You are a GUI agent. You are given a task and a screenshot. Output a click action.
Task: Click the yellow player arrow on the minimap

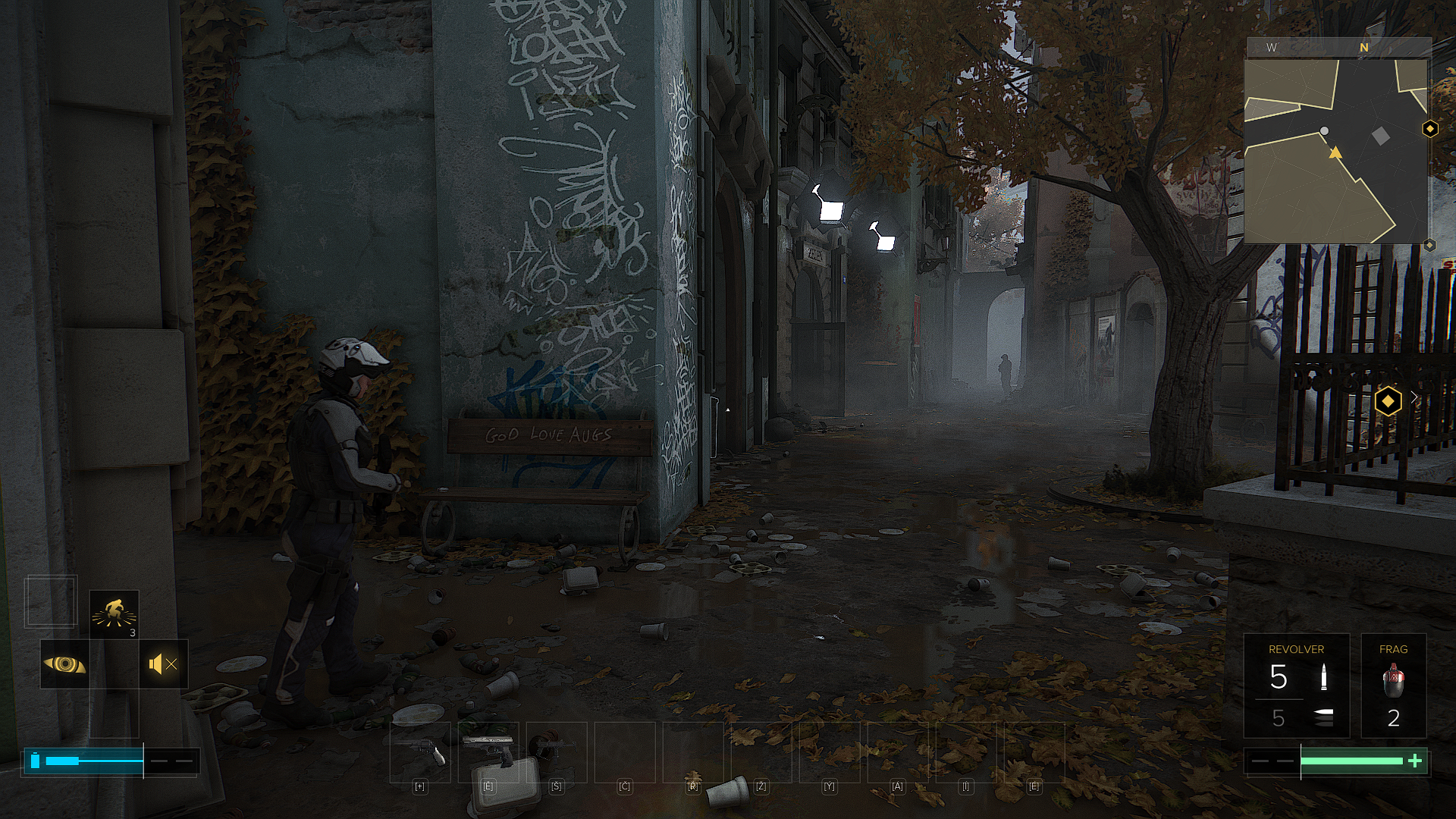pos(1335,153)
